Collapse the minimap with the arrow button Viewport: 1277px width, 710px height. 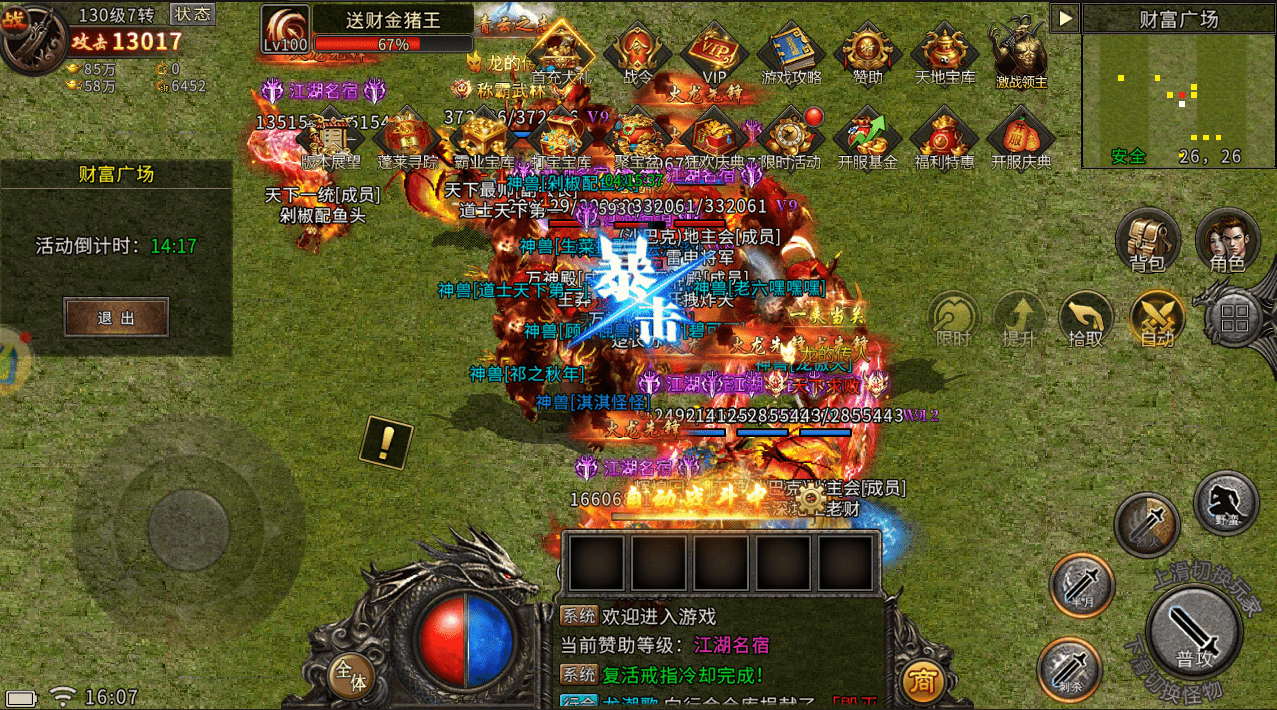(1064, 18)
